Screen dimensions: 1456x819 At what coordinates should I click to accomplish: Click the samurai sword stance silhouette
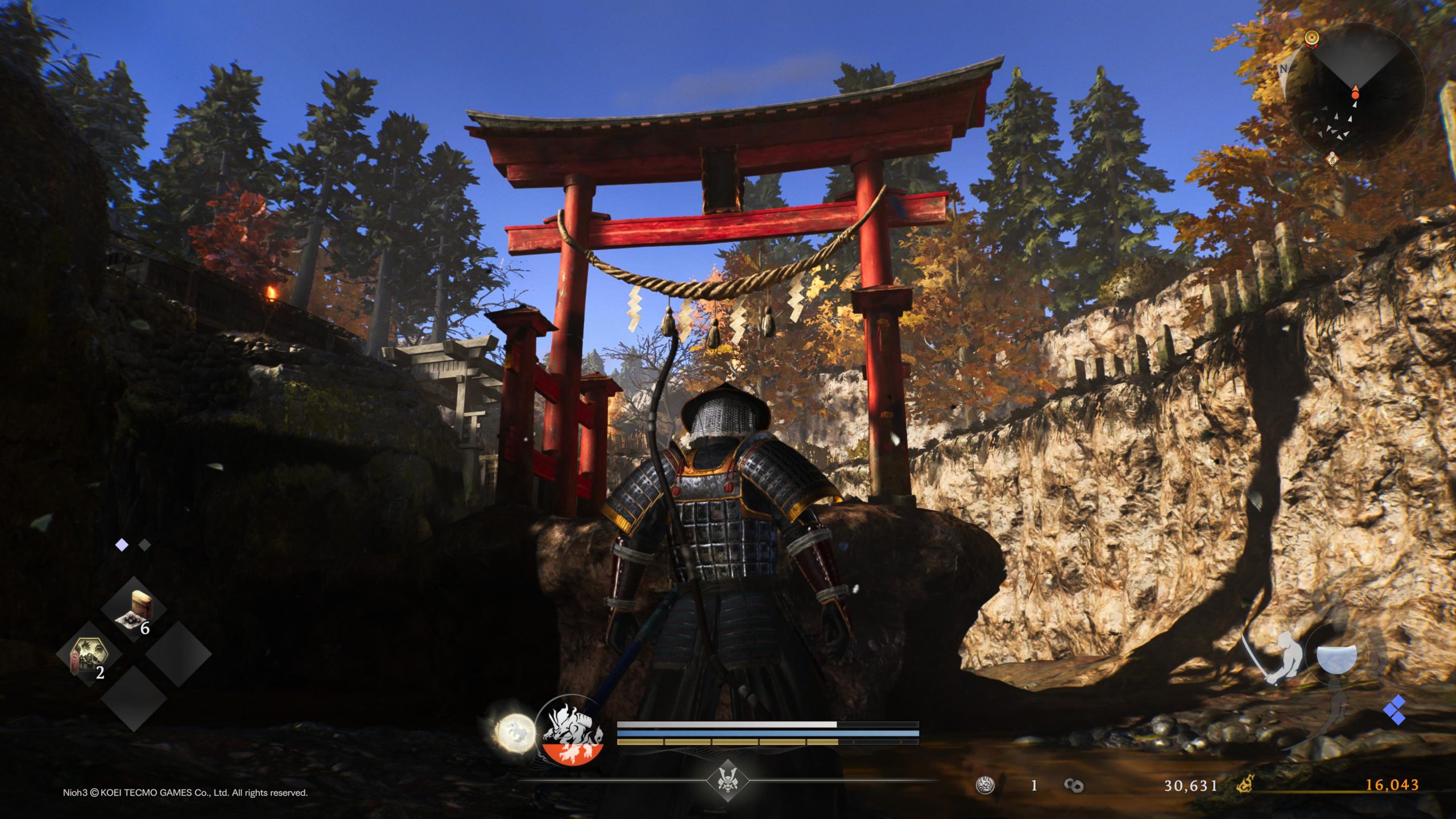tap(1277, 657)
